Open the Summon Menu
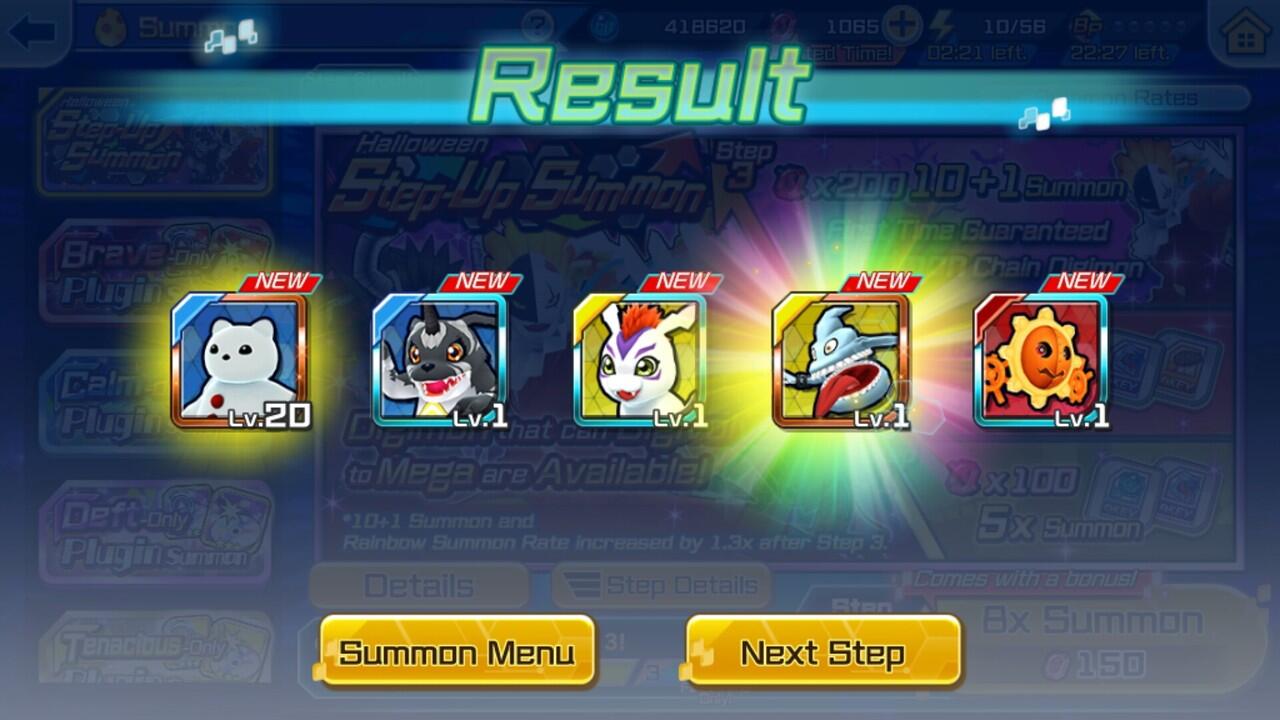 point(457,653)
